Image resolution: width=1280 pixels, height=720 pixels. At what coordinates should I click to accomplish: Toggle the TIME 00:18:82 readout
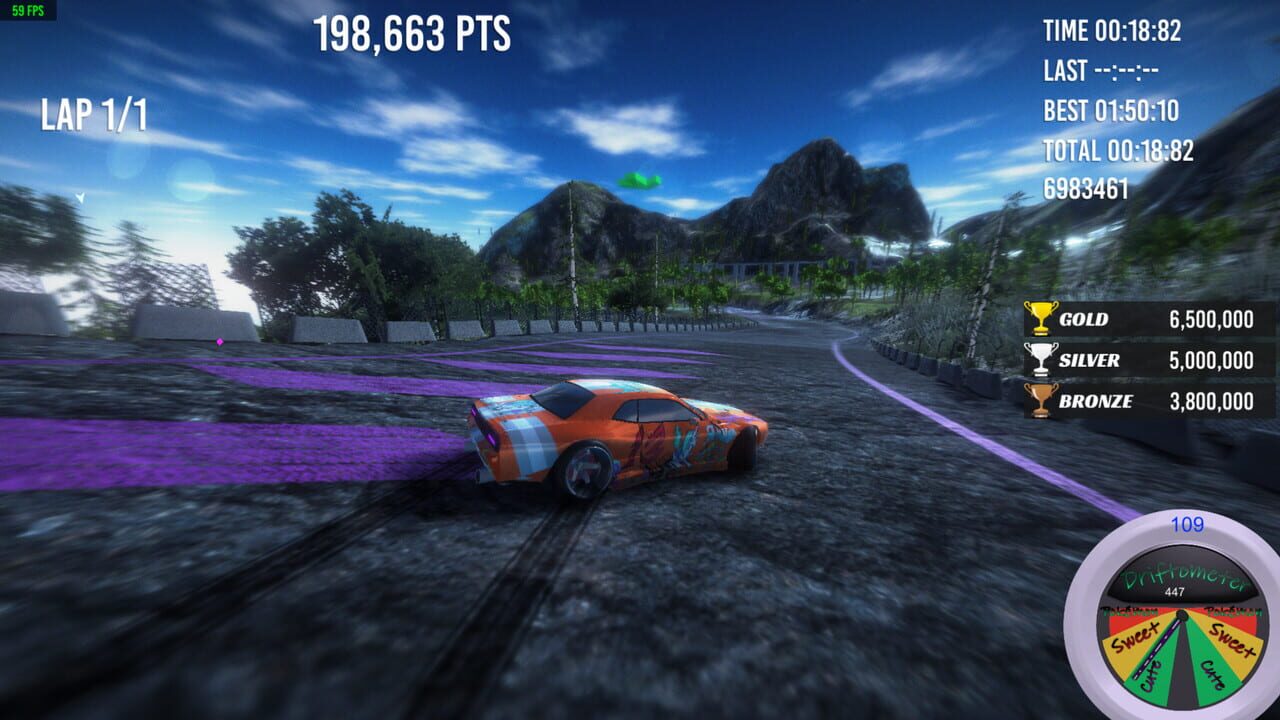coord(1110,31)
